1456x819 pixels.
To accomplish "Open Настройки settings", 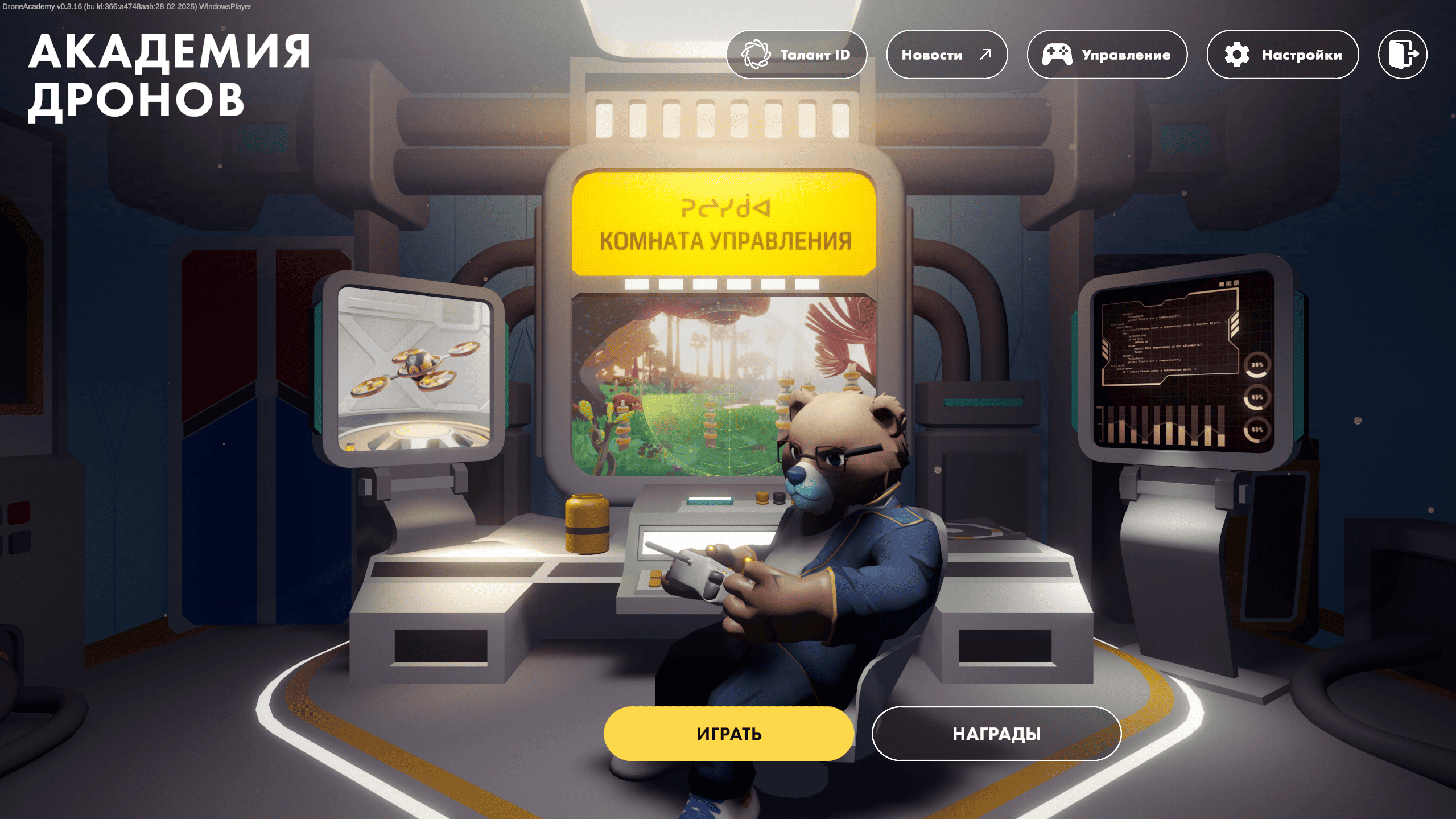I will (1282, 55).
